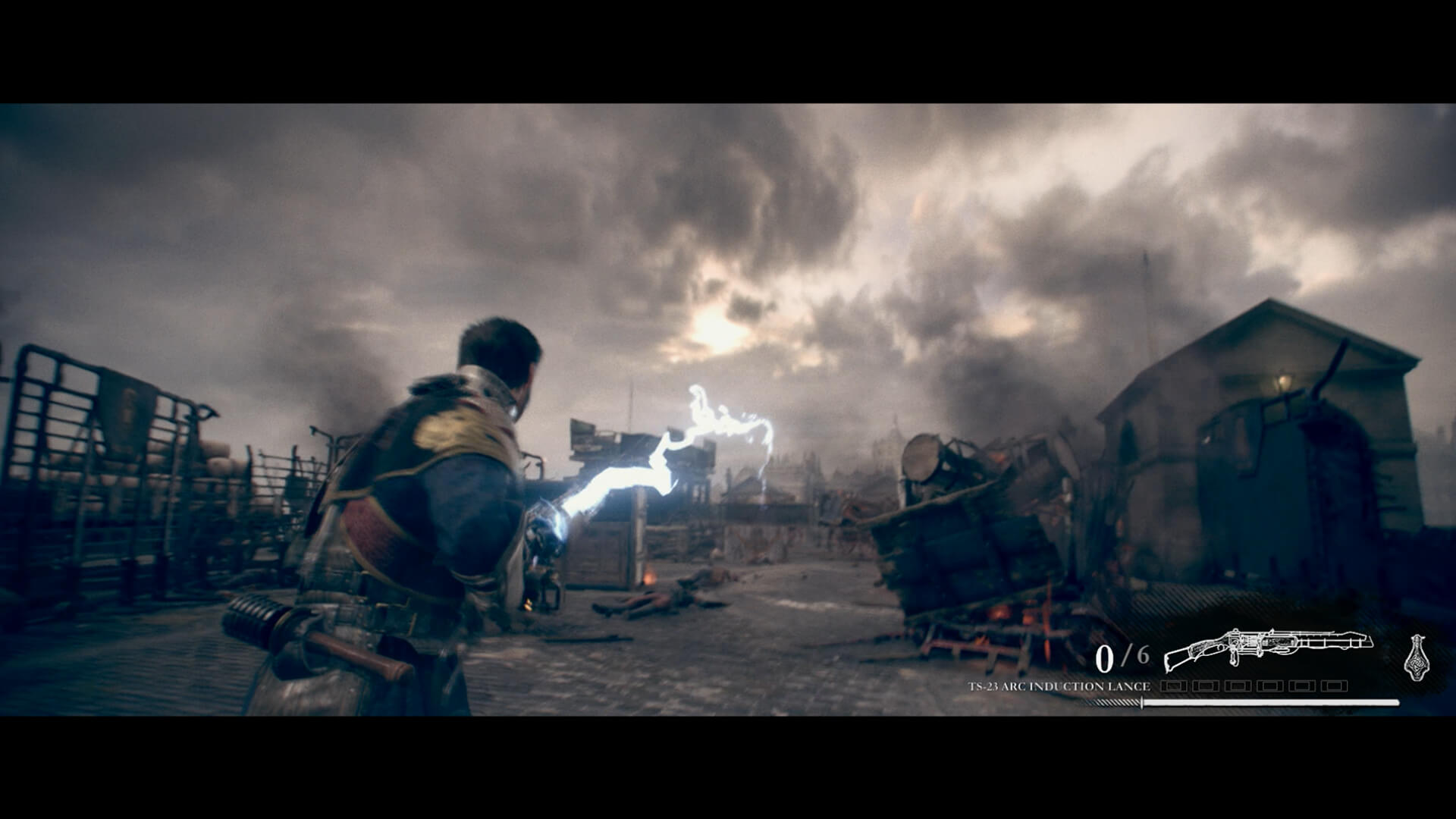Click the Blackwater vial icon

[1416, 655]
